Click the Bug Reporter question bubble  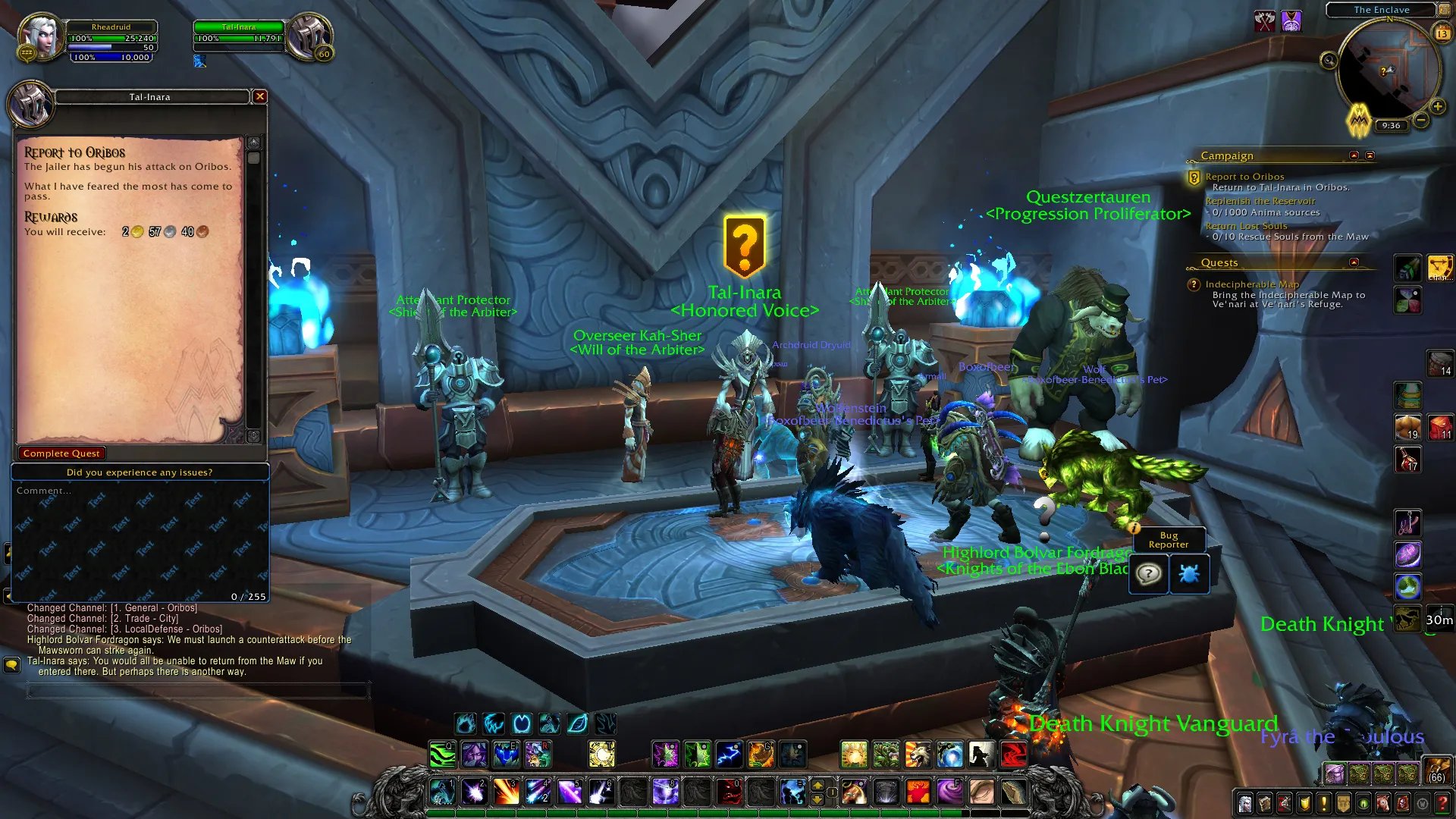1149,574
